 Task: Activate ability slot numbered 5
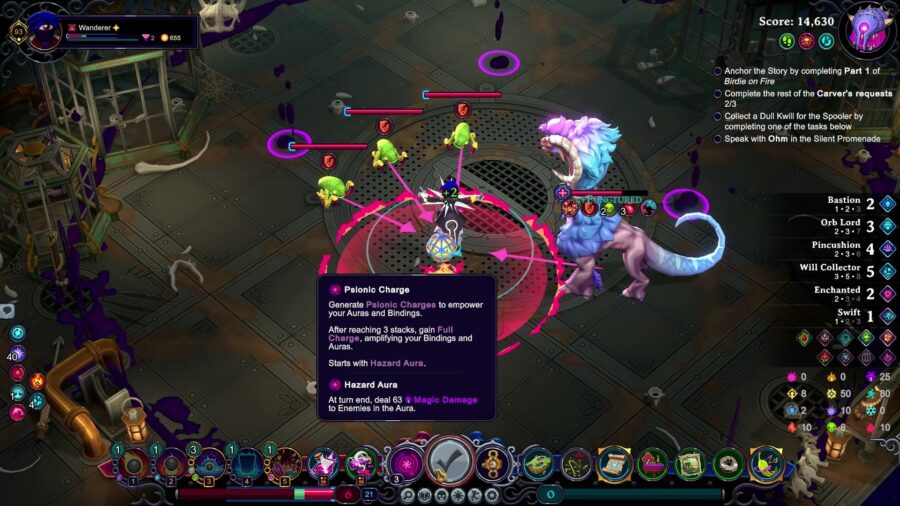pos(285,464)
